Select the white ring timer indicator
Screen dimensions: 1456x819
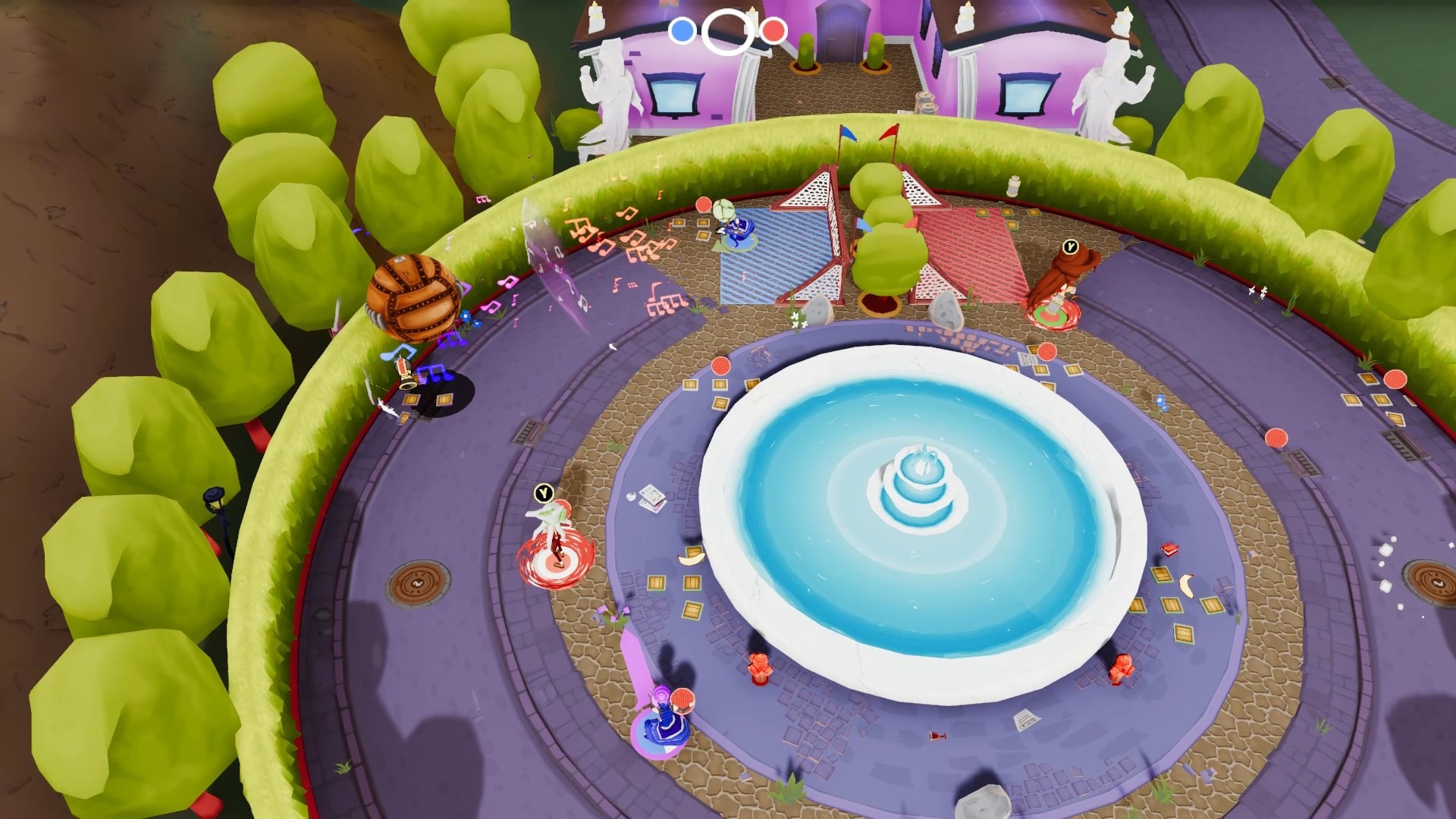pos(726,31)
